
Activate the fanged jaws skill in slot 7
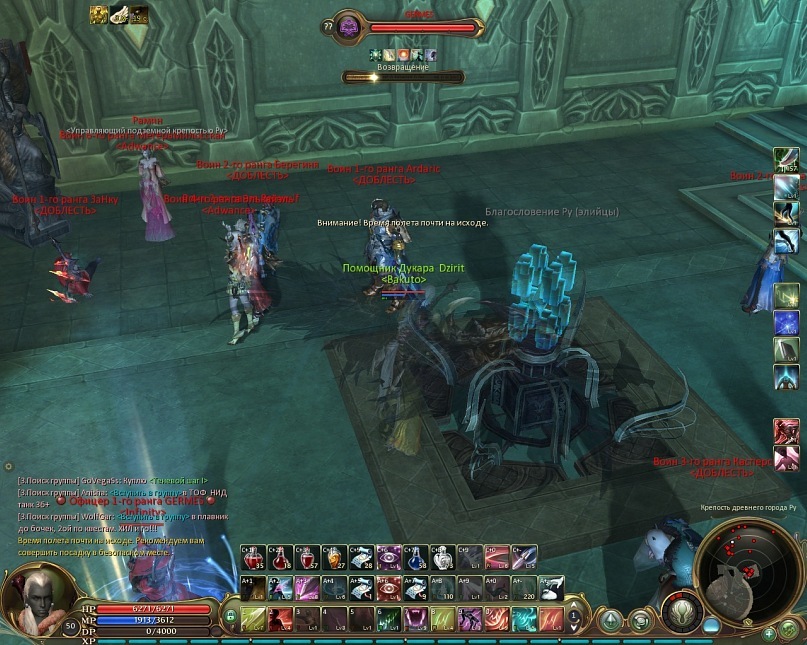415,619
